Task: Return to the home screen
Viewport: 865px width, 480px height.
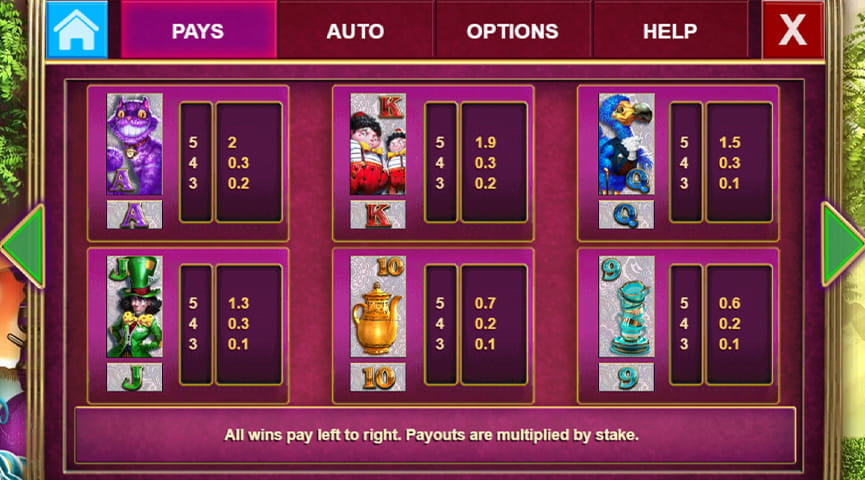Action: 77,30
